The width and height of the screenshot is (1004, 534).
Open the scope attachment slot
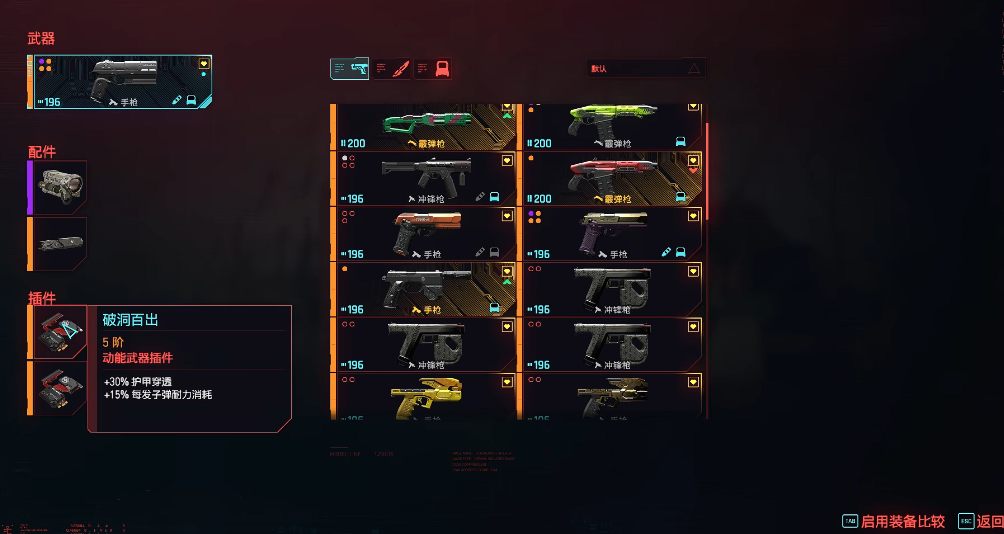pyautogui.click(x=59, y=187)
